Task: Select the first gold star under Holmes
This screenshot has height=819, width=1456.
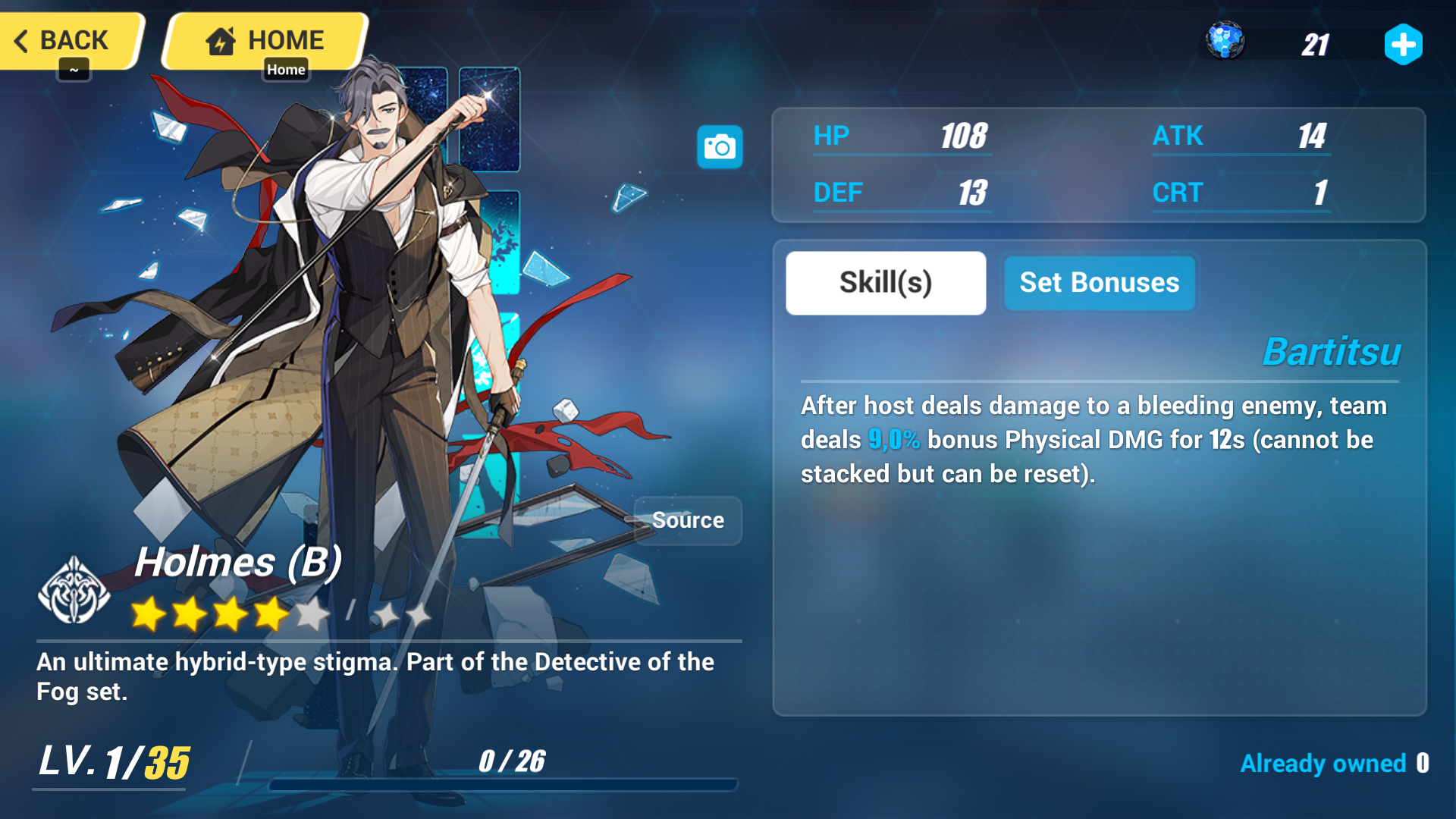Action: coord(147,613)
